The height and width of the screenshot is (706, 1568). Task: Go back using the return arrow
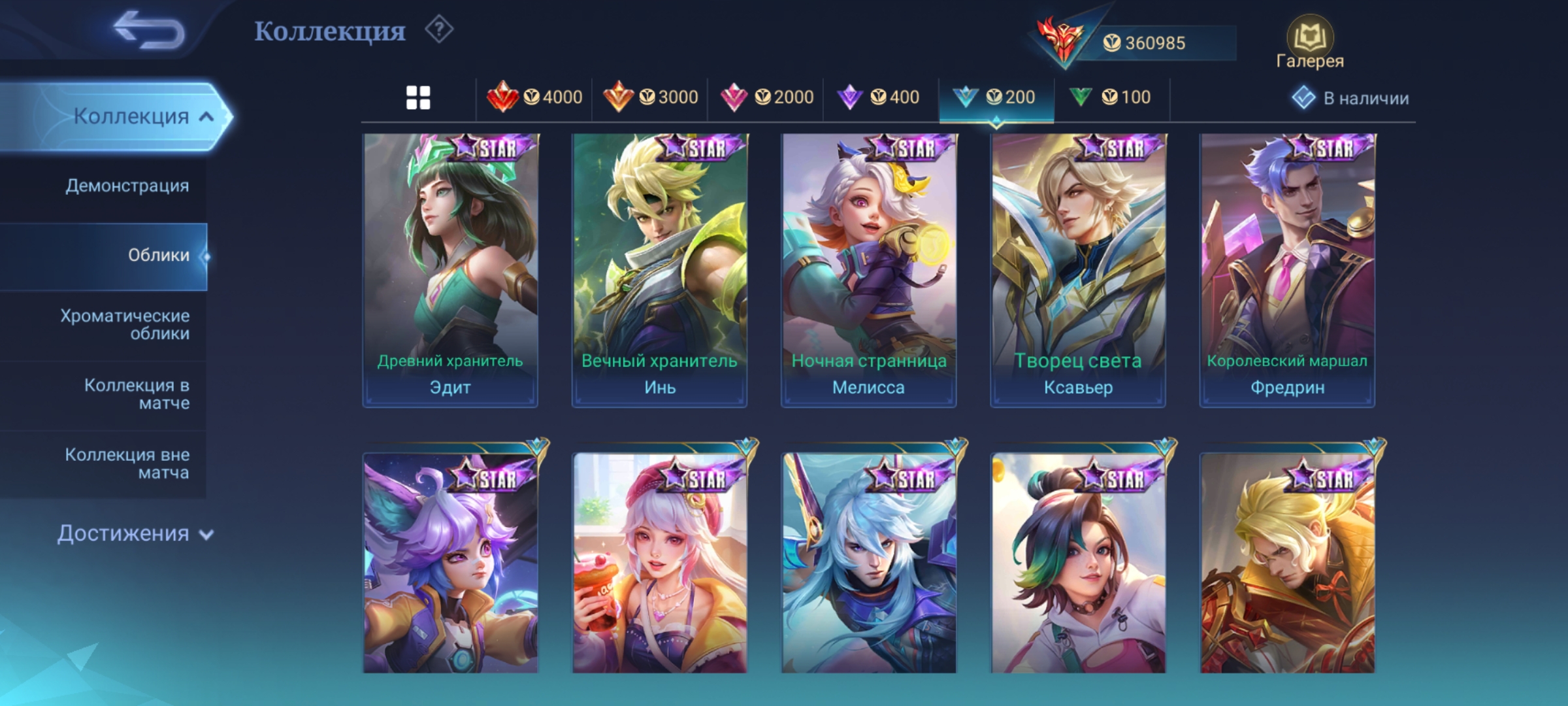pos(149,31)
